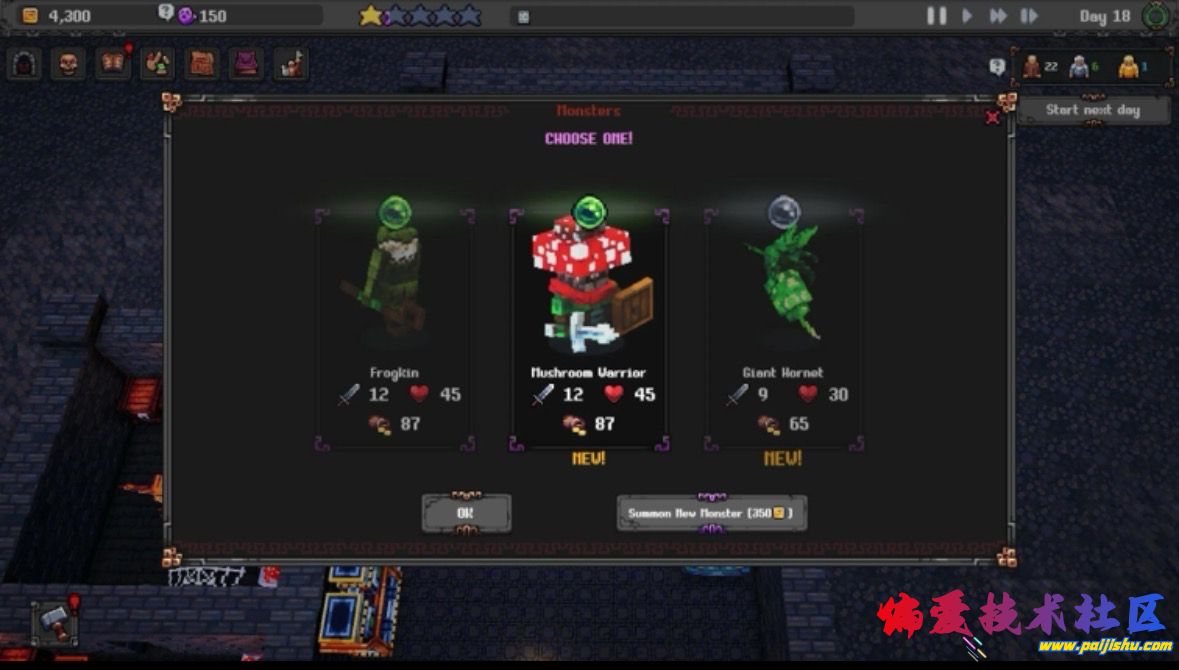Click the green ring icon beside Day 18

click(1156, 16)
